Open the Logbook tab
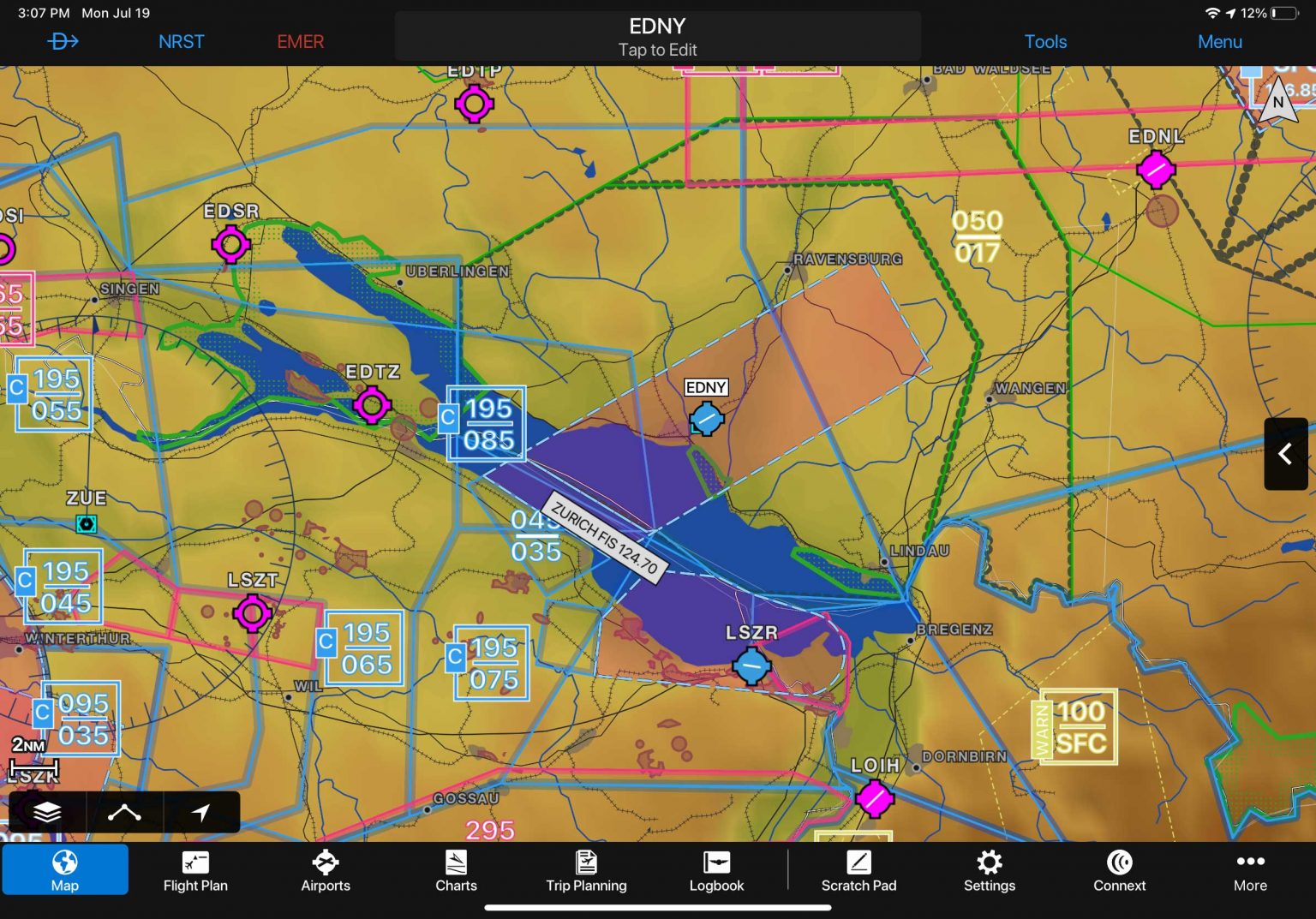 pyautogui.click(x=716, y=869)
